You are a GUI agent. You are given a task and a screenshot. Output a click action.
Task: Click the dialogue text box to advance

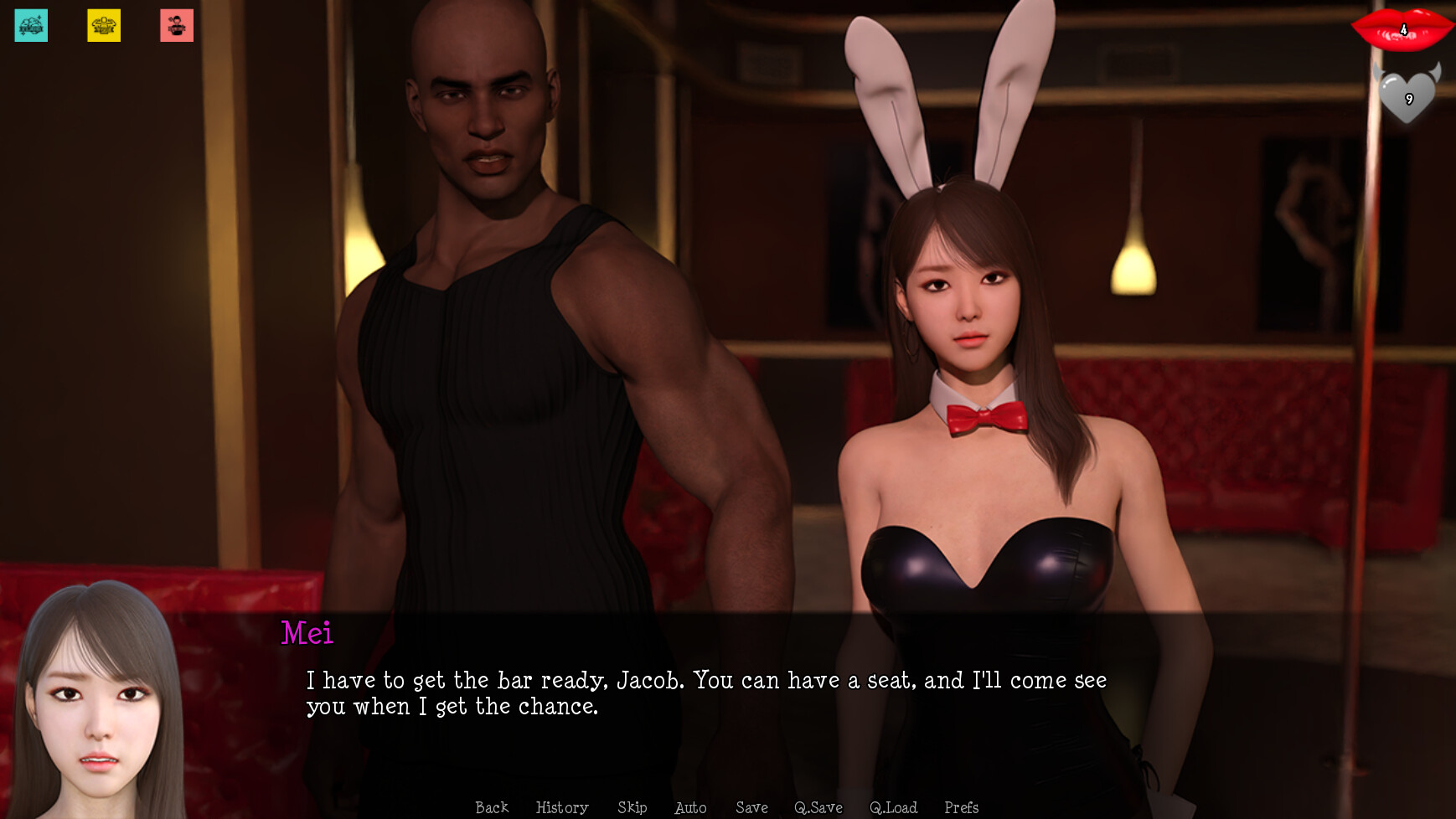[x=712, y=693]
